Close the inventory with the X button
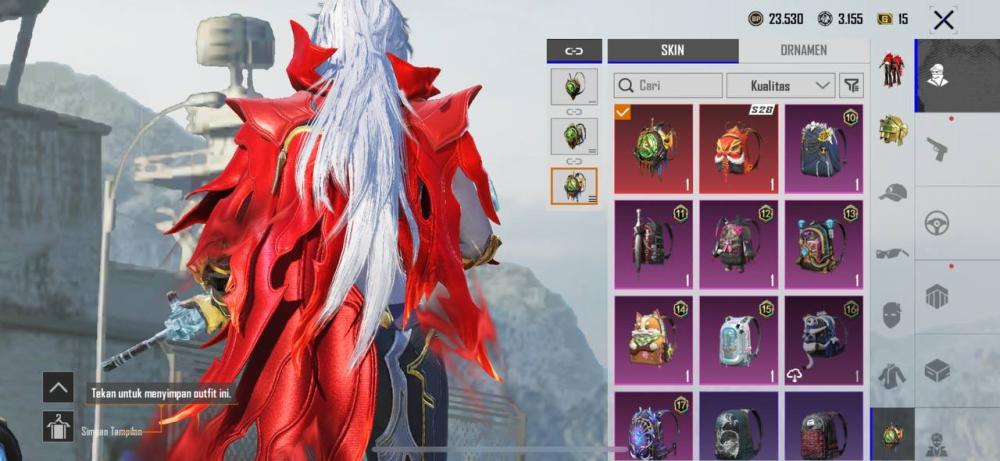The height and width of the screenshot is (461, 1000). click(942, 19)
